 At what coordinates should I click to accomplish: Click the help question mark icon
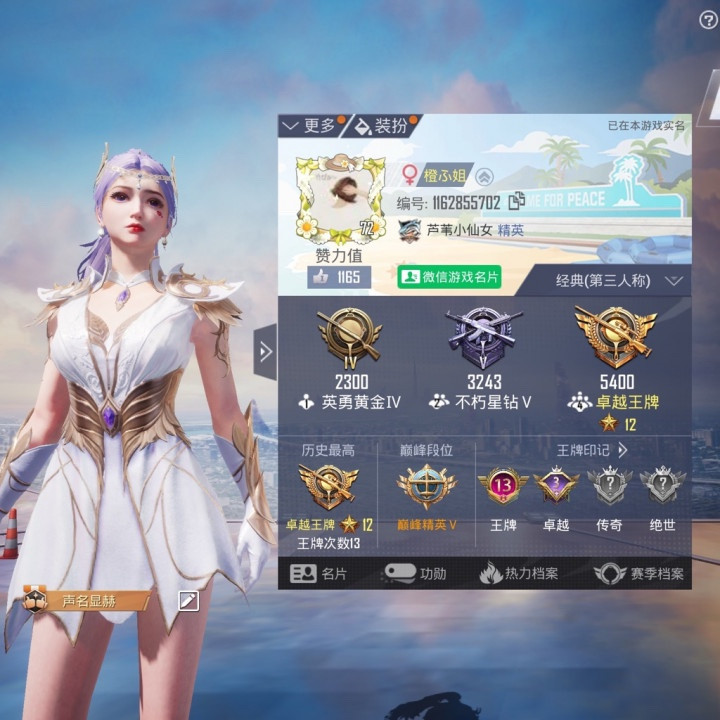708,21
